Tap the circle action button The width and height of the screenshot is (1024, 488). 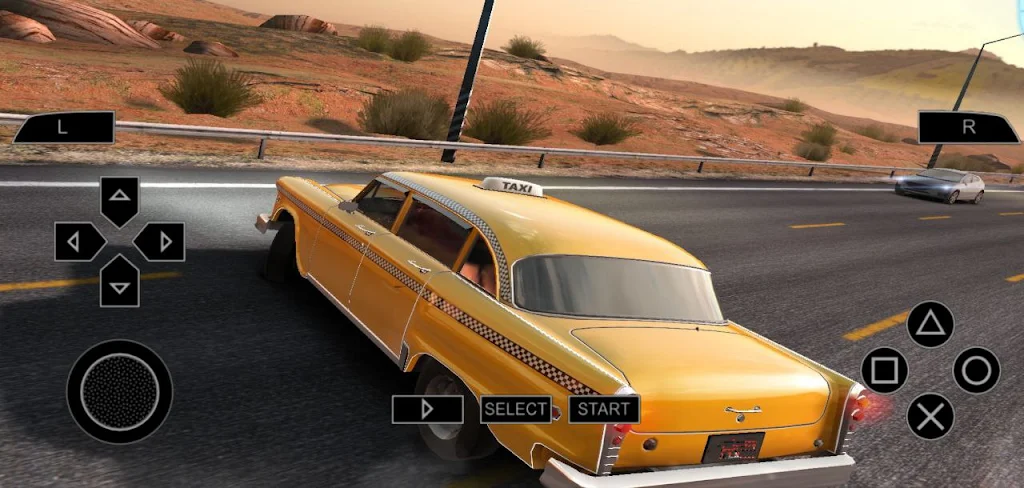(x=976, y=370)
